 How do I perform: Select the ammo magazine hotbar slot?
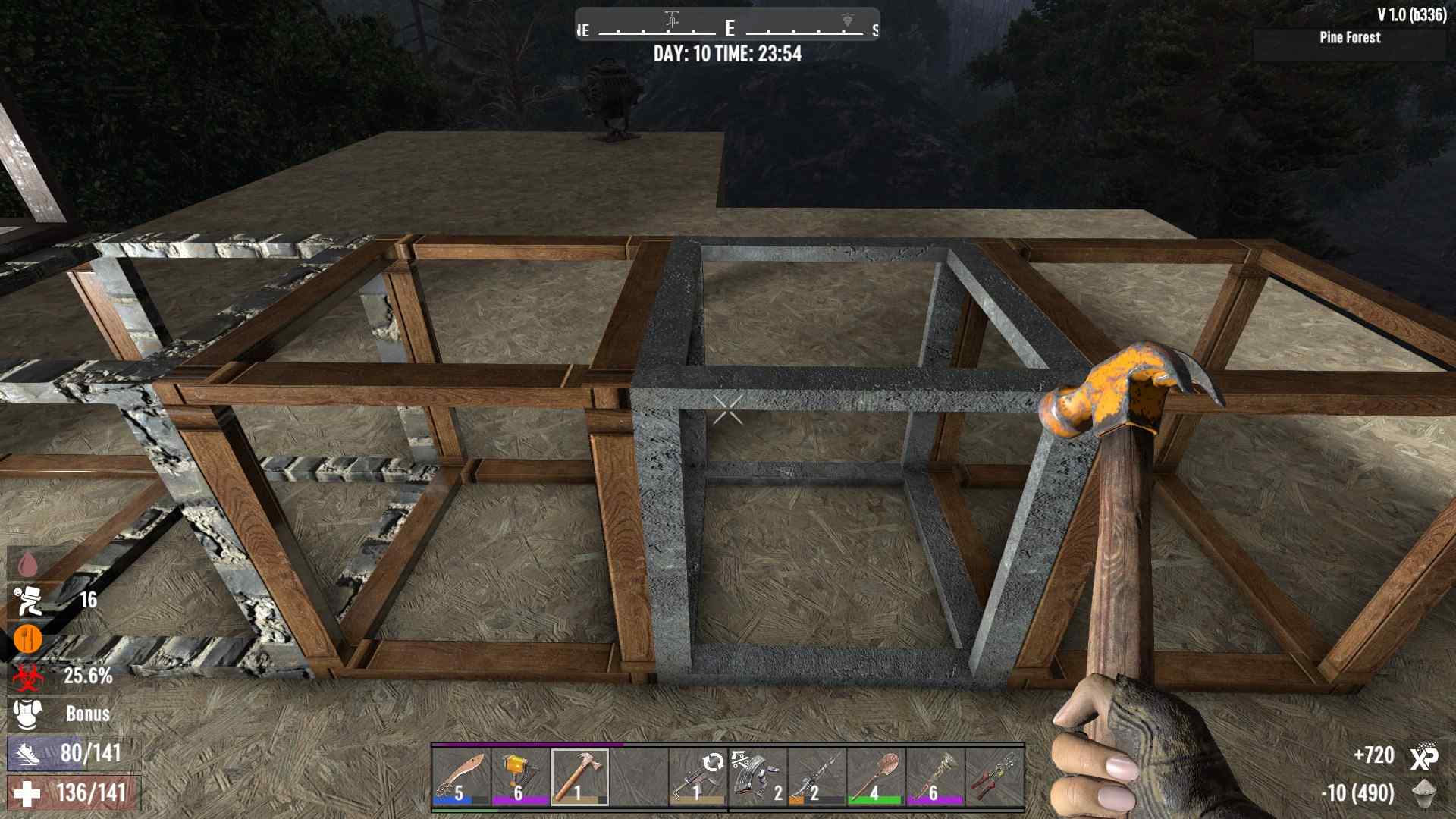(757, 777)
